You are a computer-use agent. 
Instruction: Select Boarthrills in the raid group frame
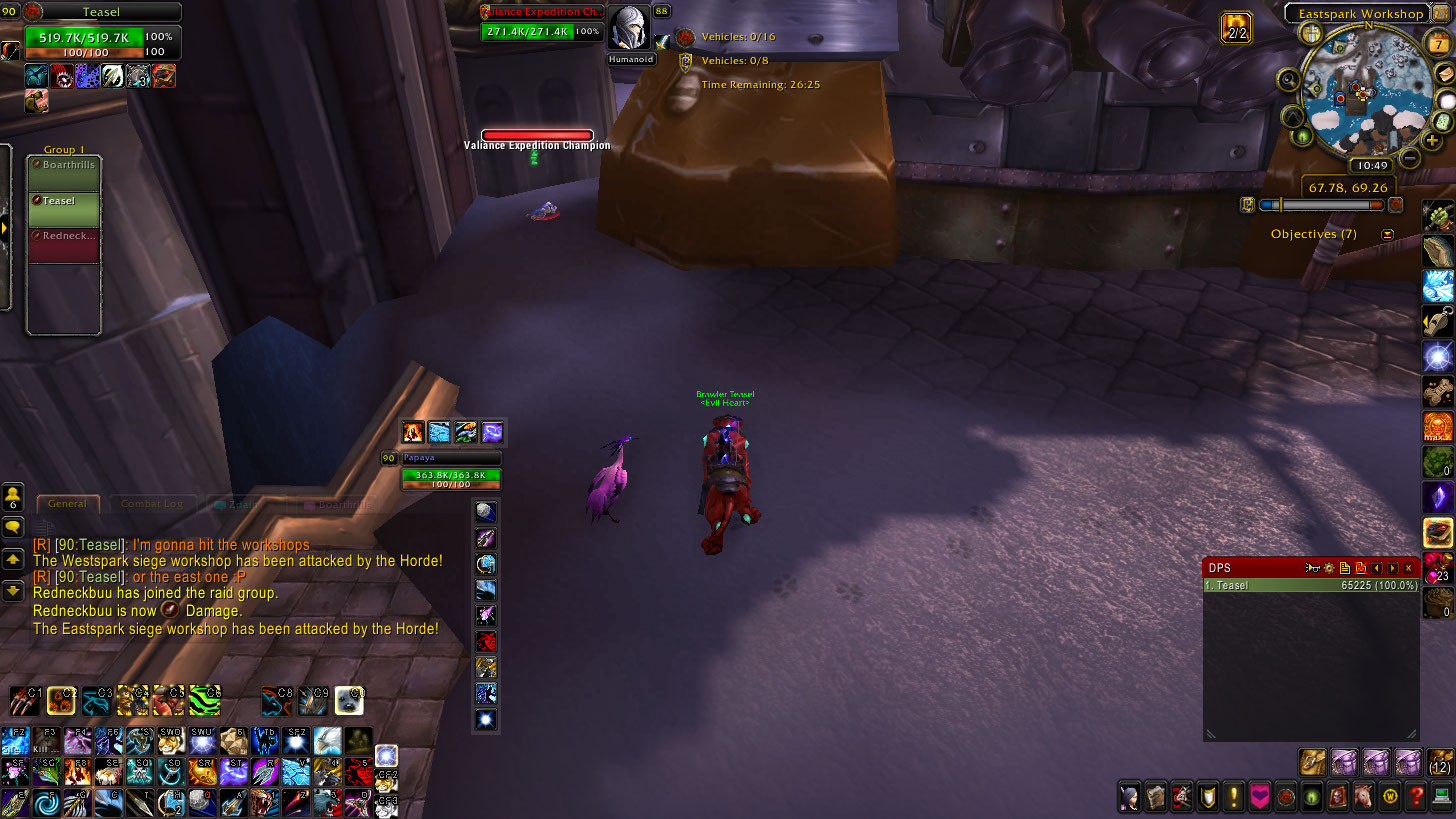pos(64,173)
